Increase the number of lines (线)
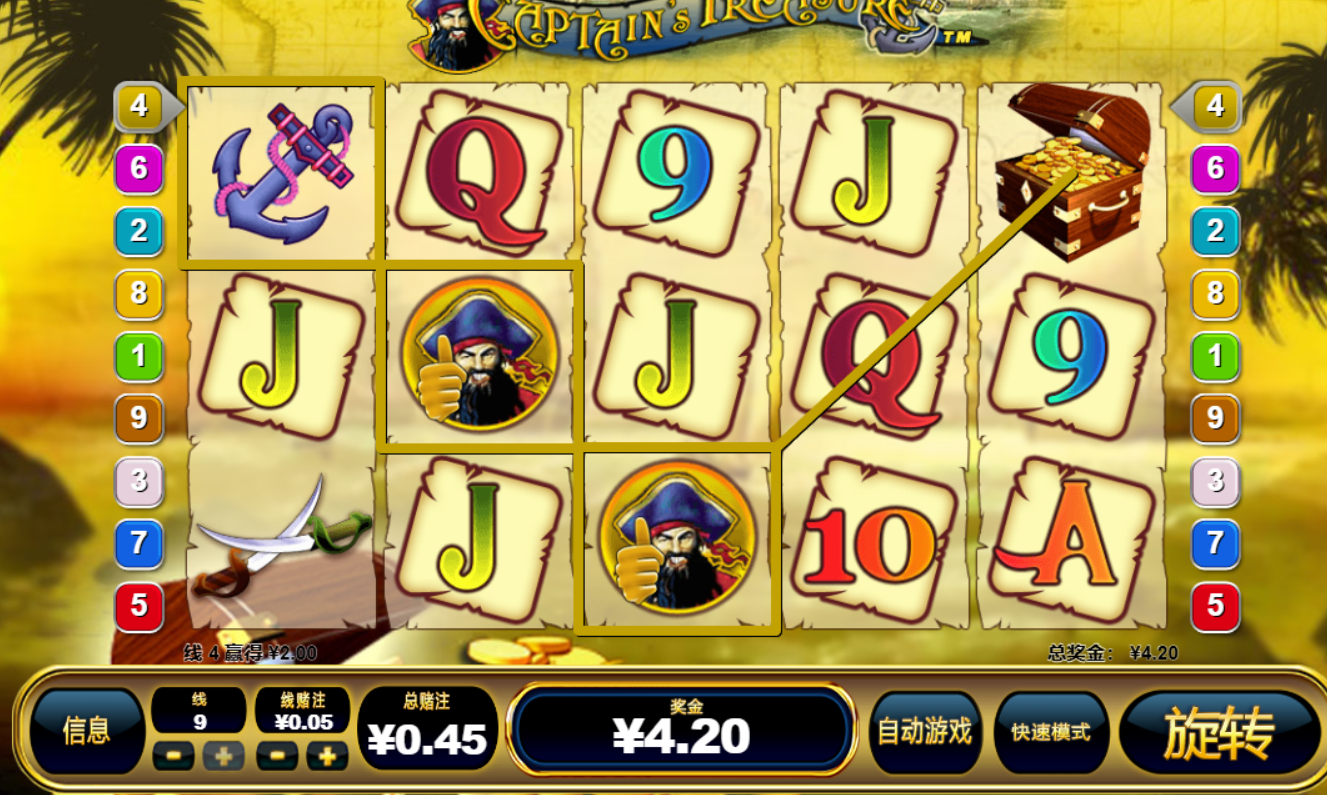The height and width of the screenshot is (795, 1327). [223, 756]
